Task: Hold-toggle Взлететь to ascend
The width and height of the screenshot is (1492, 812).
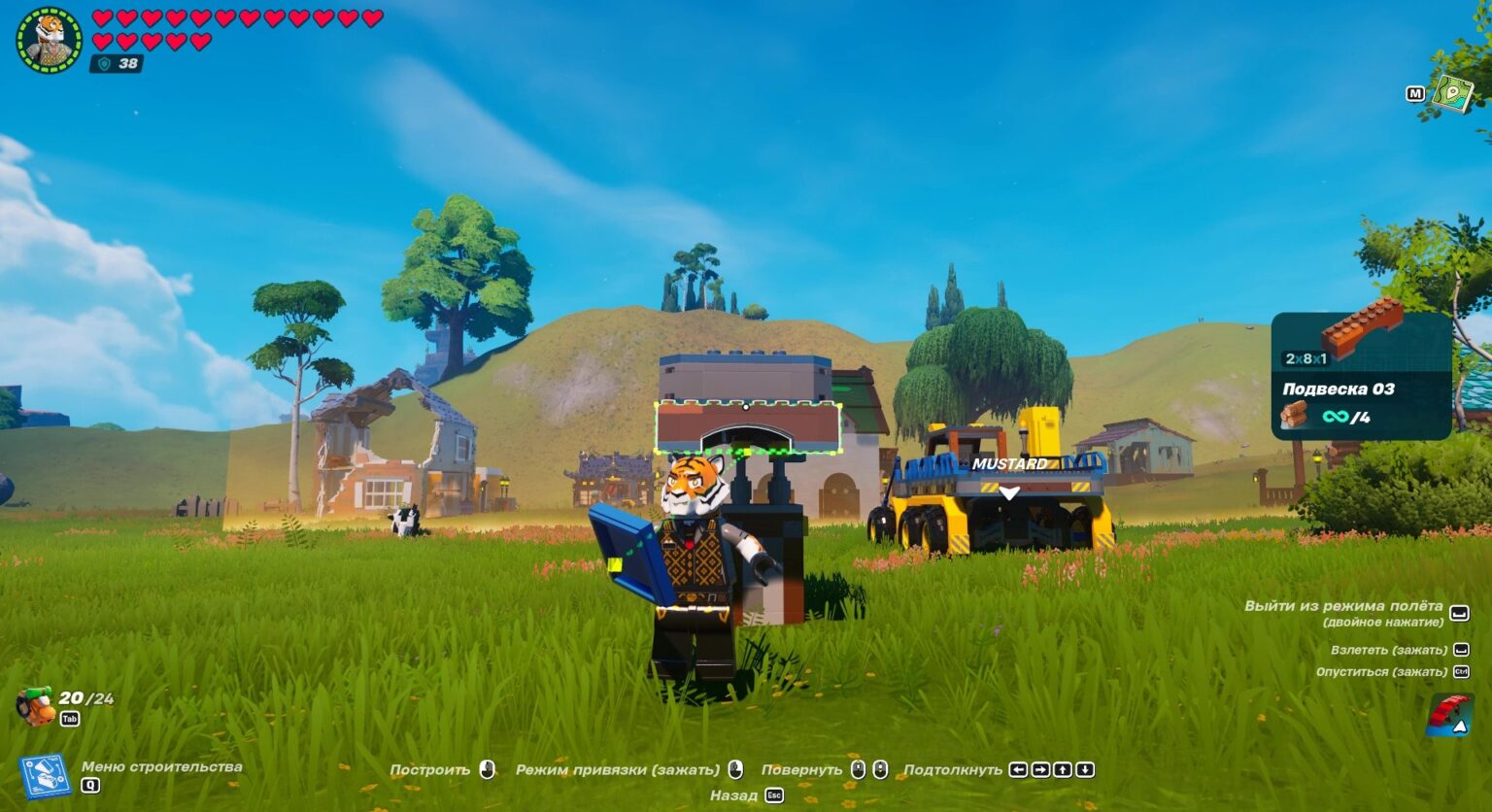Action: [x=1389, y=649]
